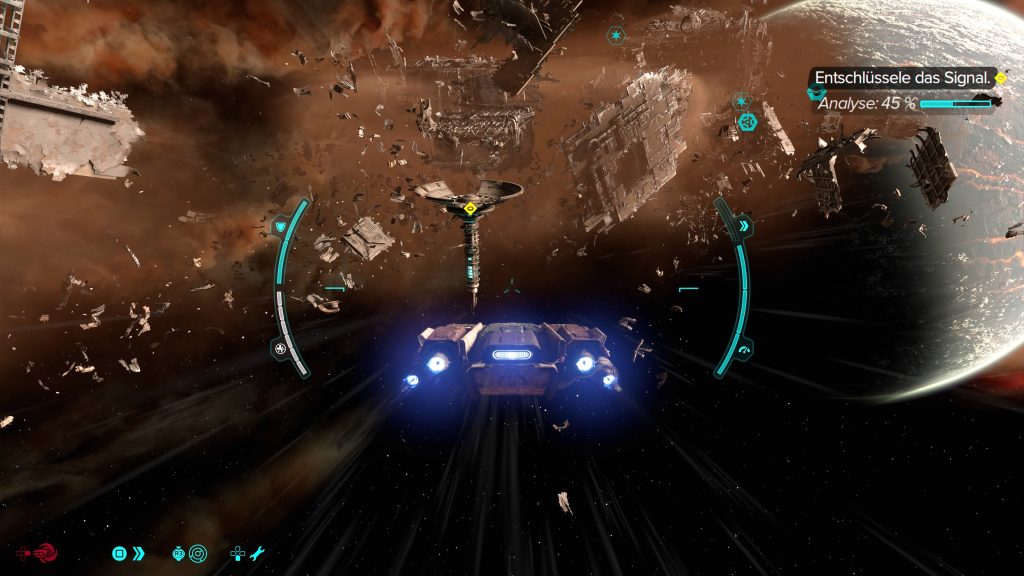Select the chevron boost icon on the right gauge arc

tap(745, 227)
